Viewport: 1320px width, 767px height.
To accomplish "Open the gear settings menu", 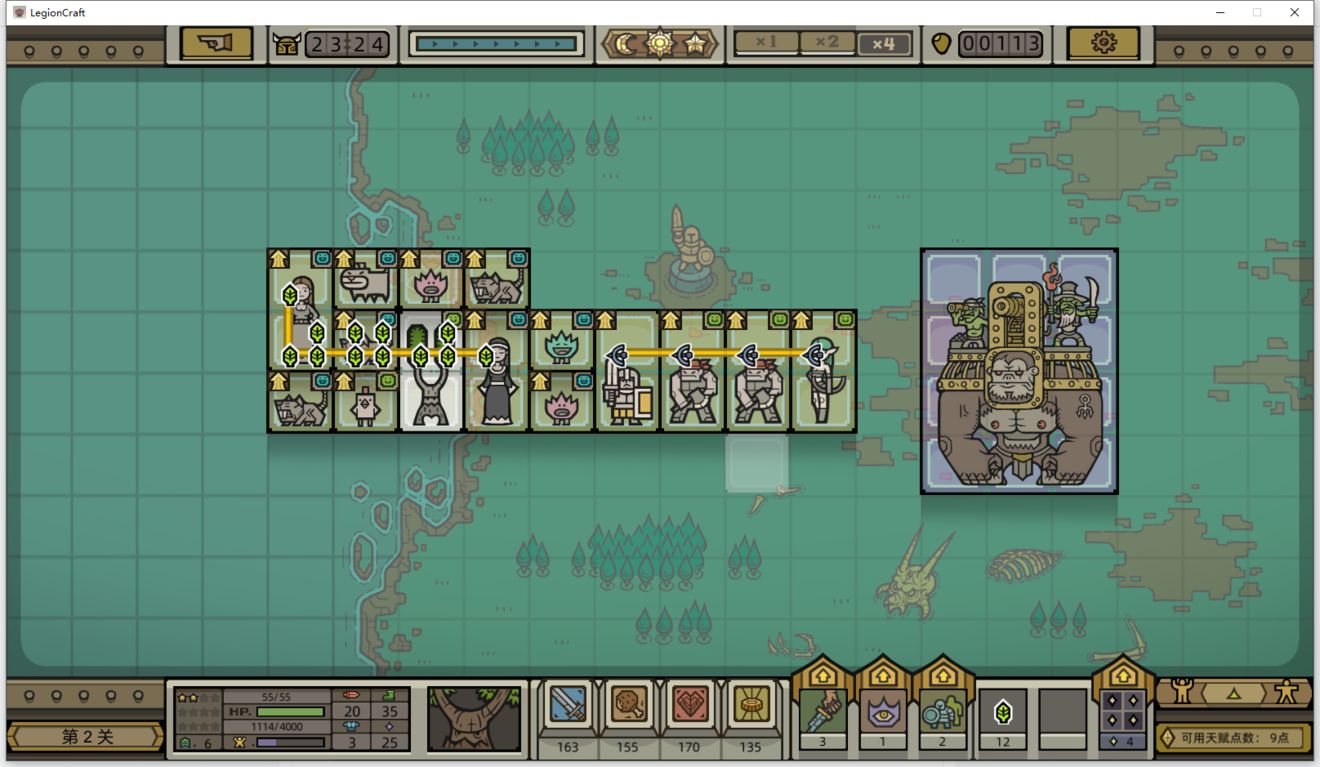I will (1103, 44).
